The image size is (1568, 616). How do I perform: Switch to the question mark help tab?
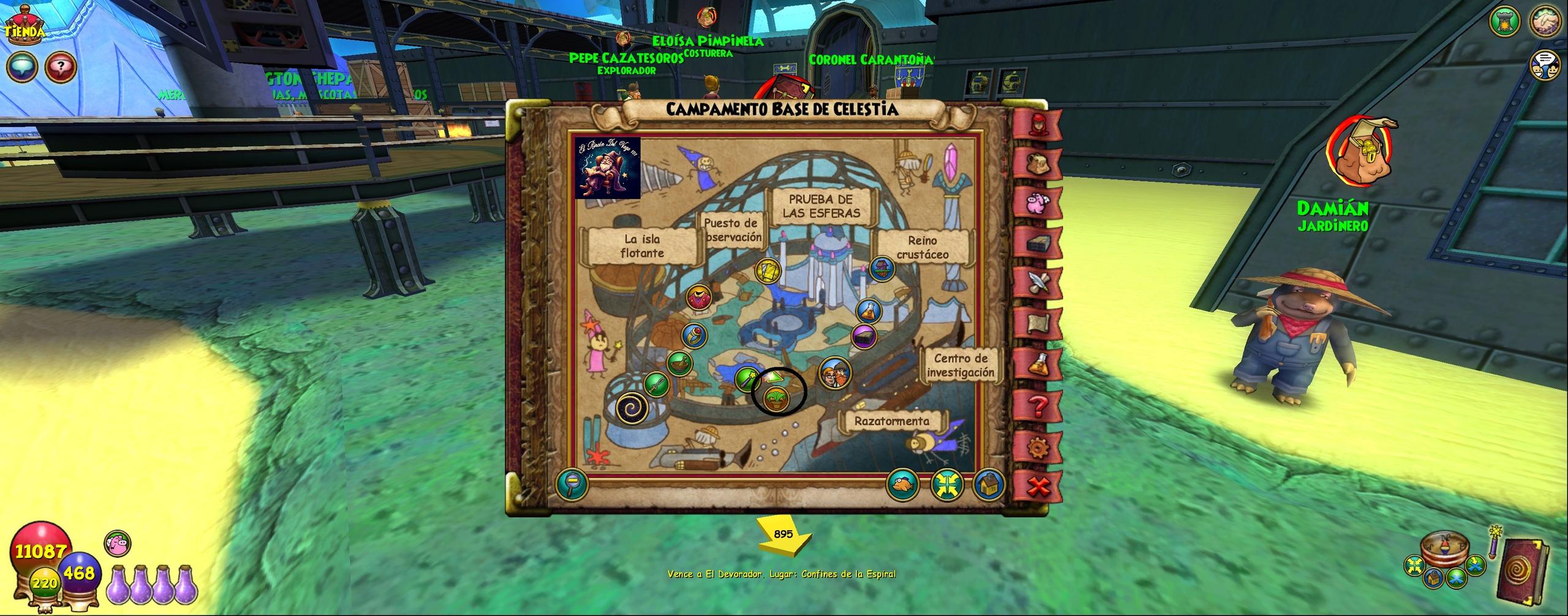coord(1038,406)
